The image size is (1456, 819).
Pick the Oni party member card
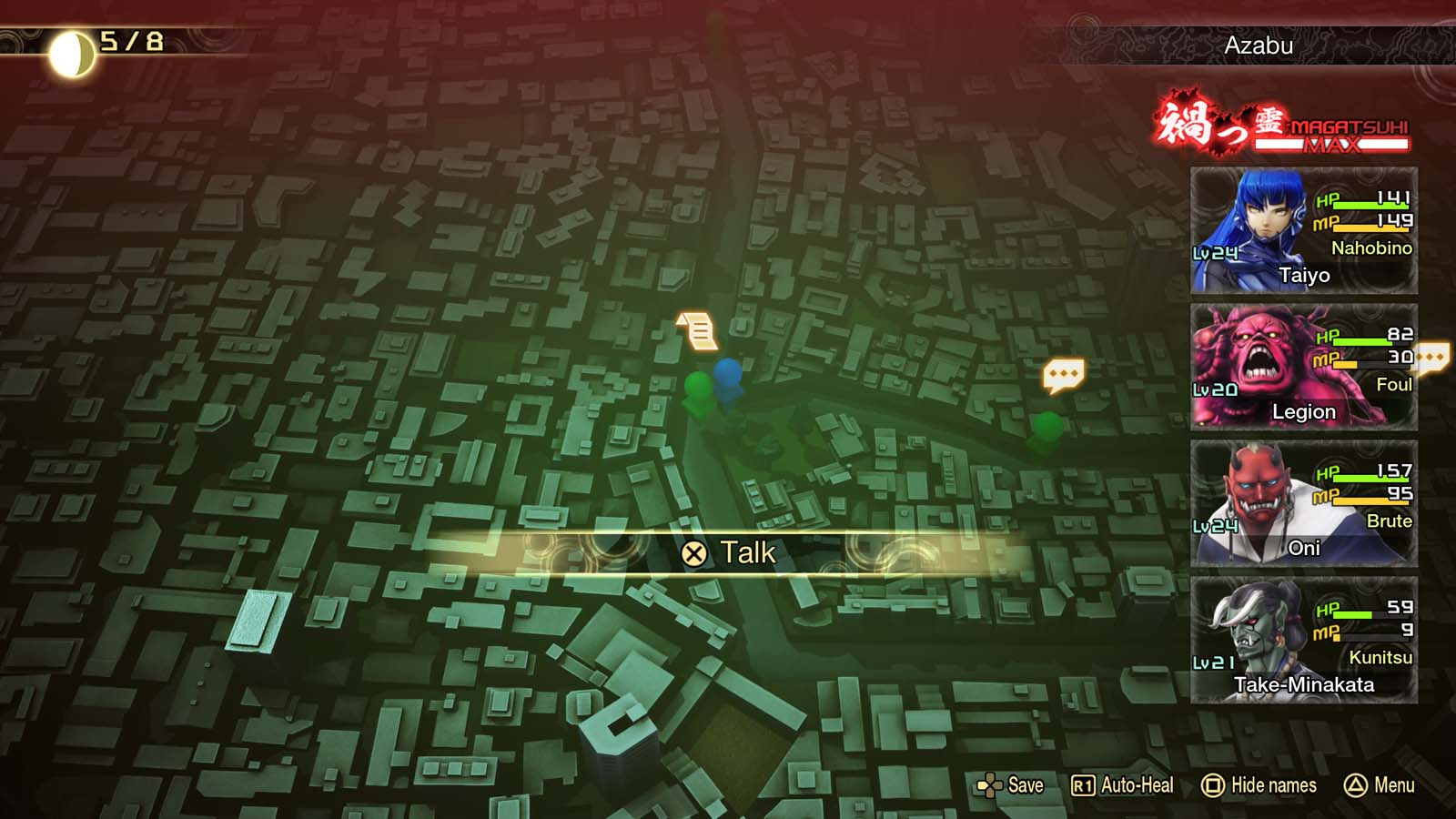1303,503
